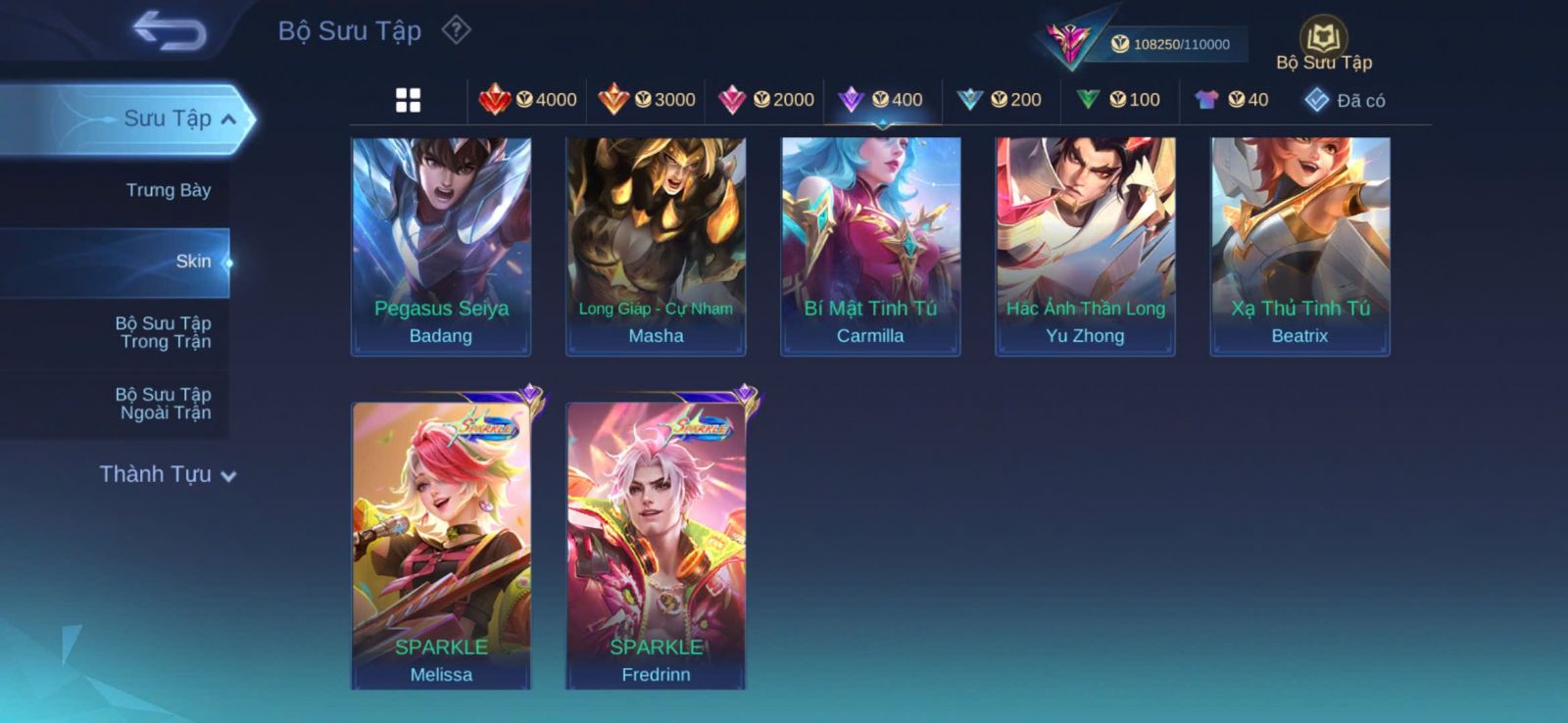Choose Carmilla's Bí Mật Tinh Tú skin
The height and width of the screenshot is (723, 1568).
point(870,246)
